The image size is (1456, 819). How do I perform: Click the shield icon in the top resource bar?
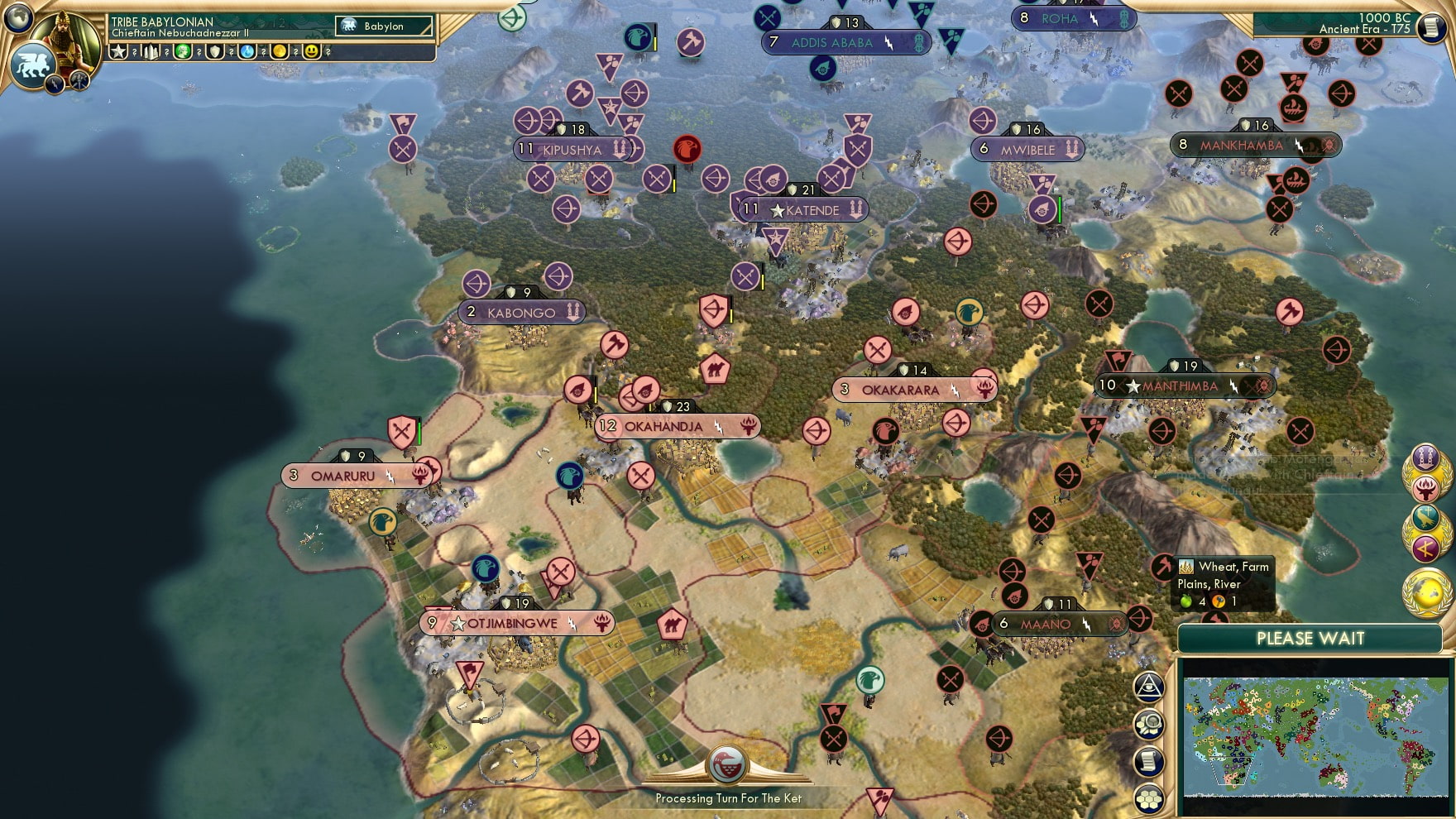[214, 52]
